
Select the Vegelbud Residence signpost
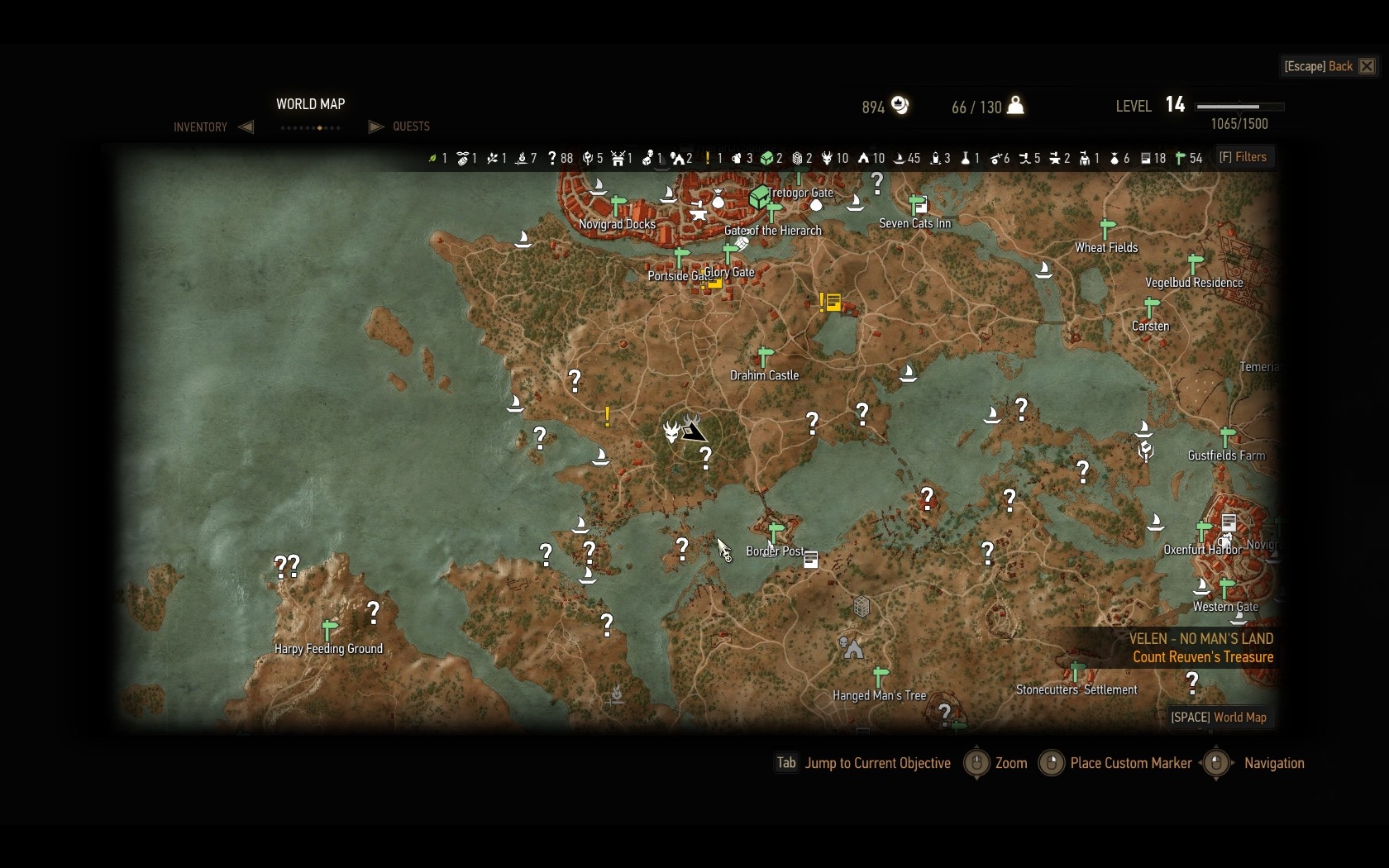(1195, 263)
